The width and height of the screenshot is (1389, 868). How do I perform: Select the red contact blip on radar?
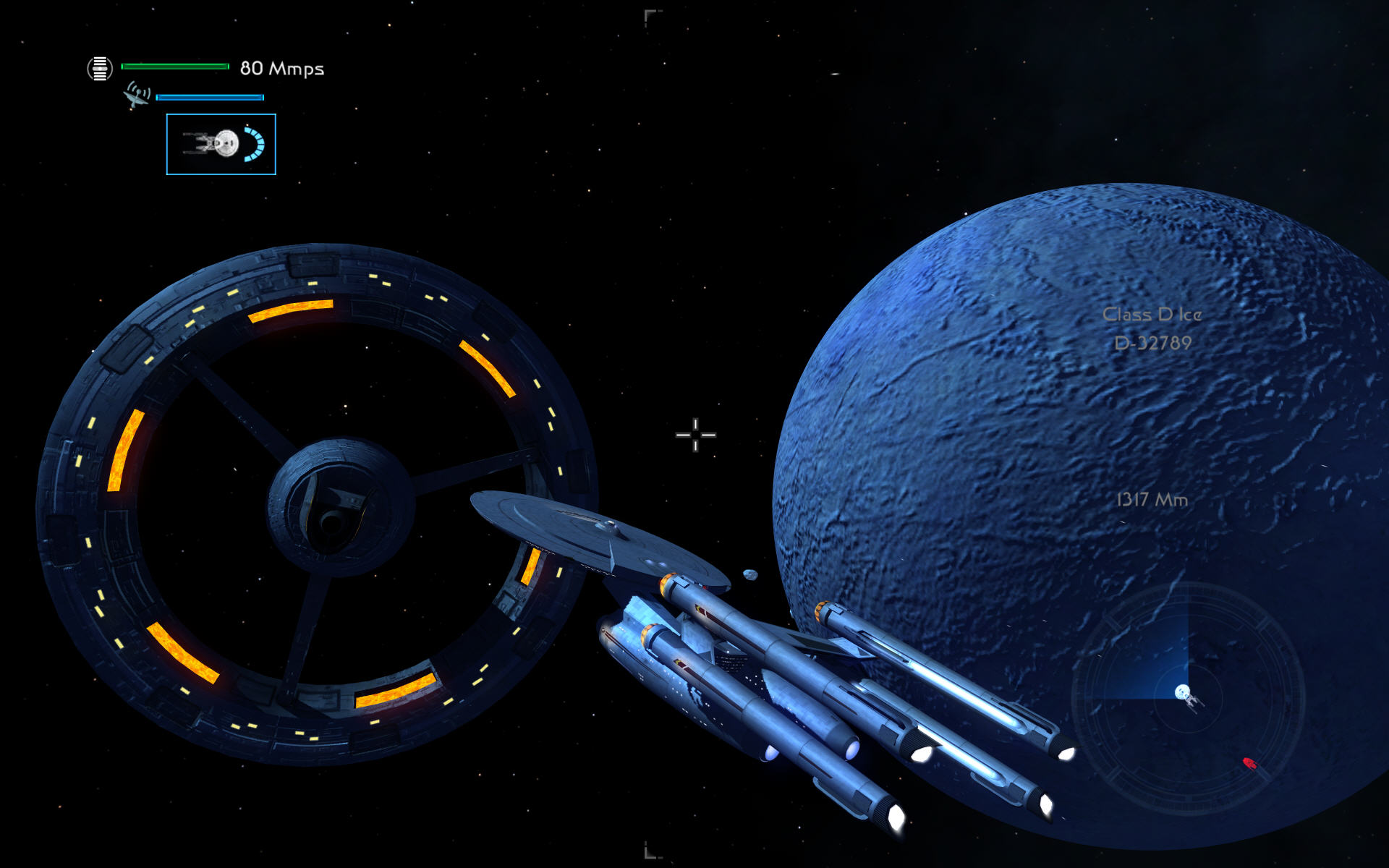[x=1249, y=763]
